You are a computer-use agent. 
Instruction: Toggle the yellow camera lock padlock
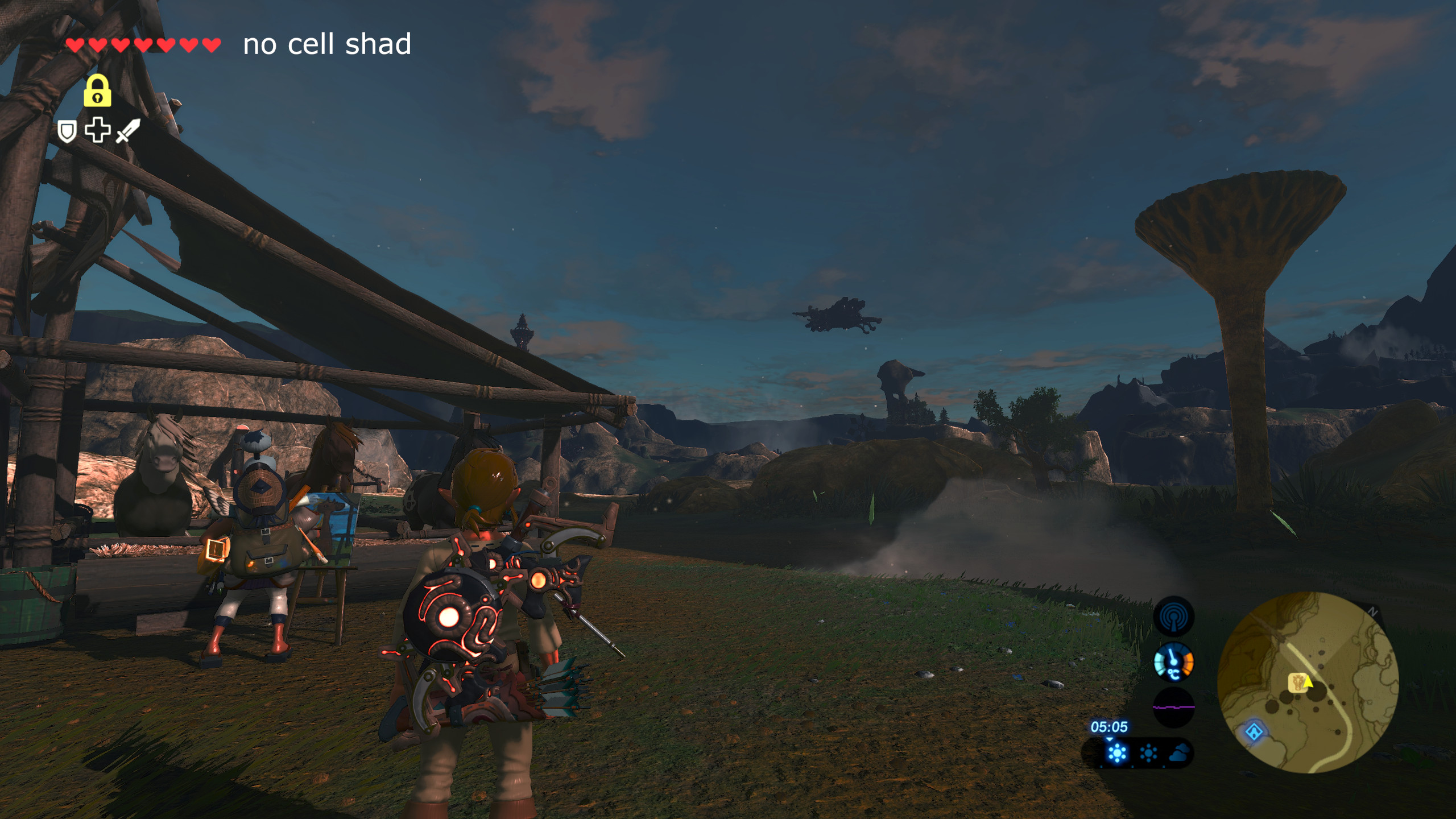97,90
